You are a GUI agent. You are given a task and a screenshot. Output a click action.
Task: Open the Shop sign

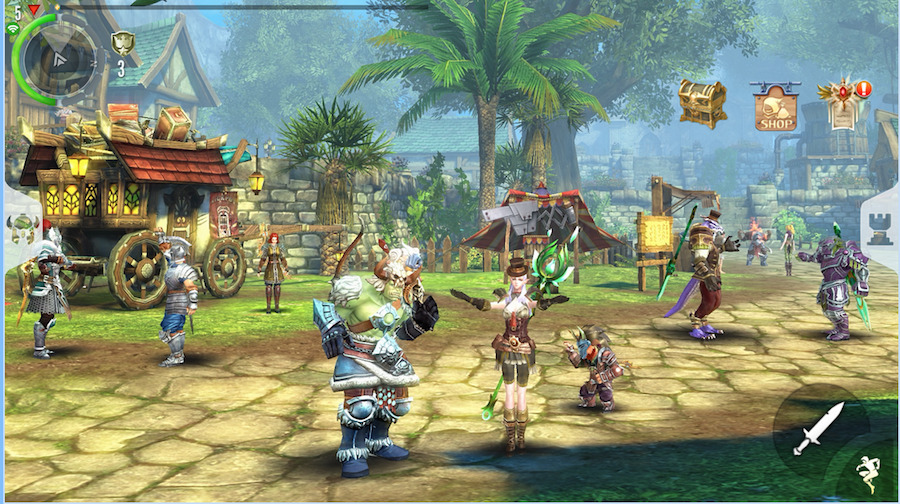(775, 107)
